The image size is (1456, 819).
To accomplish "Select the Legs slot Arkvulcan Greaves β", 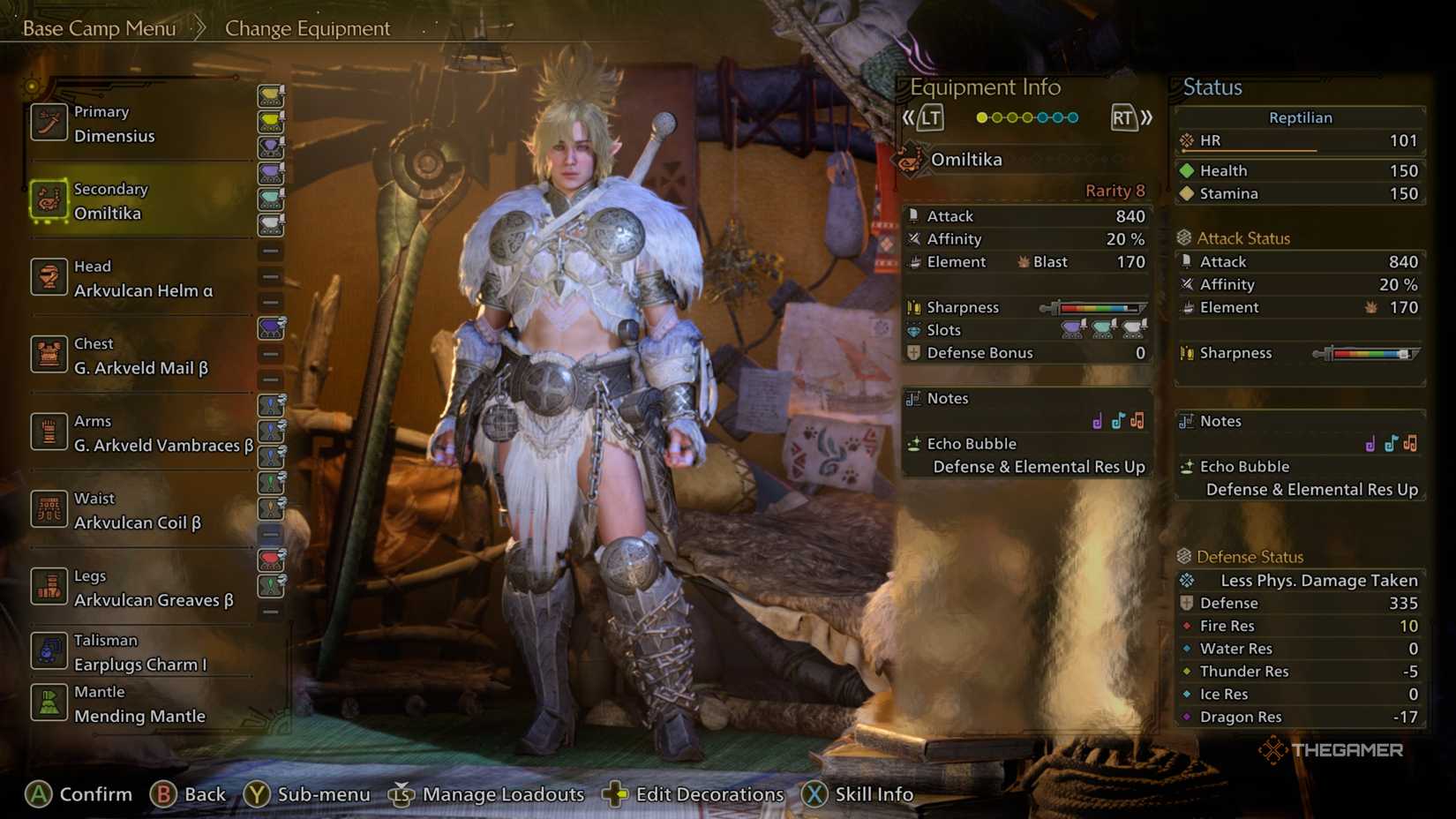I will tap(154, 589).
